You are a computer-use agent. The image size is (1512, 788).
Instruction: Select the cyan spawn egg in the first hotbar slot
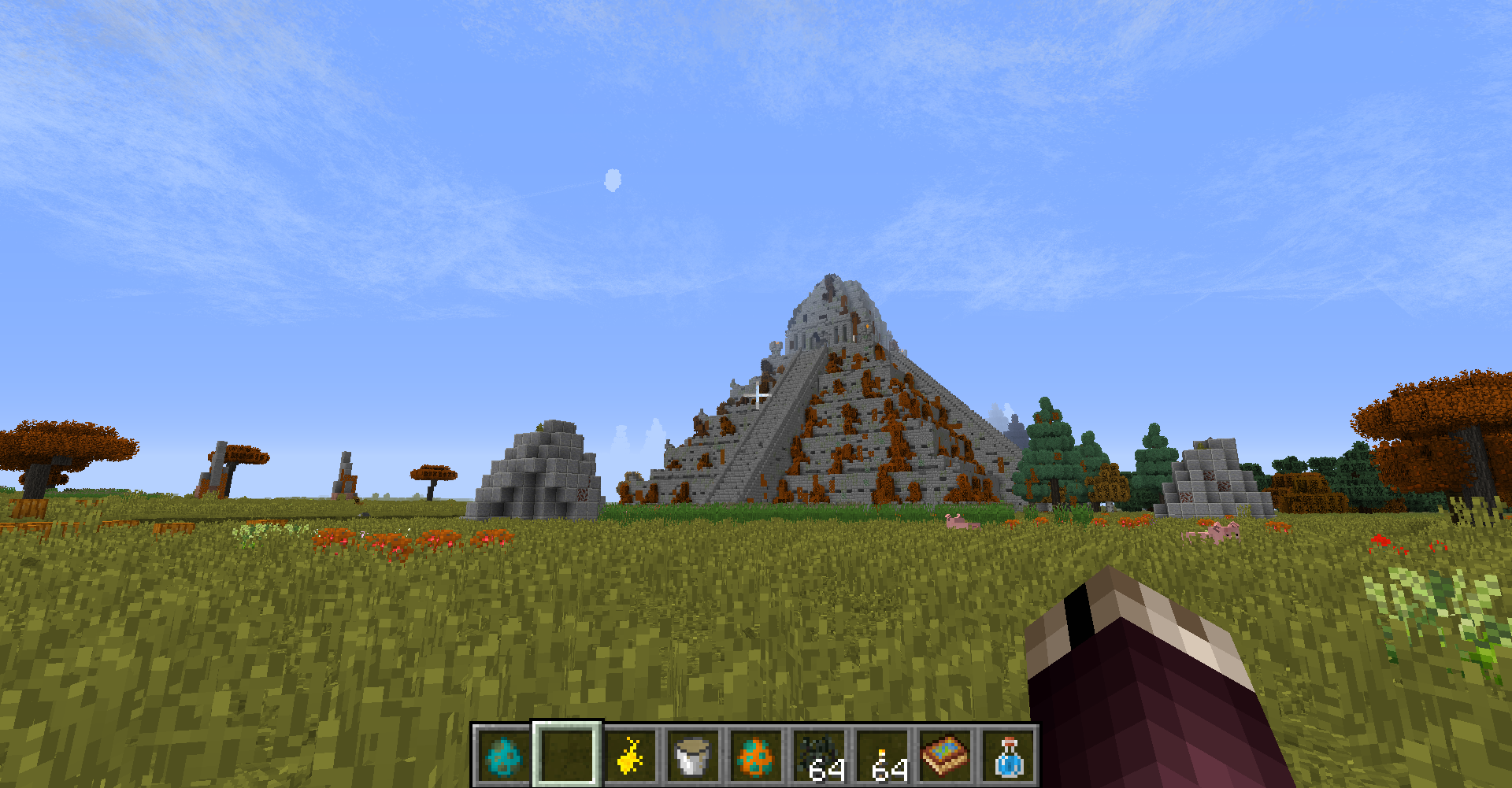[x=502, y=758]
